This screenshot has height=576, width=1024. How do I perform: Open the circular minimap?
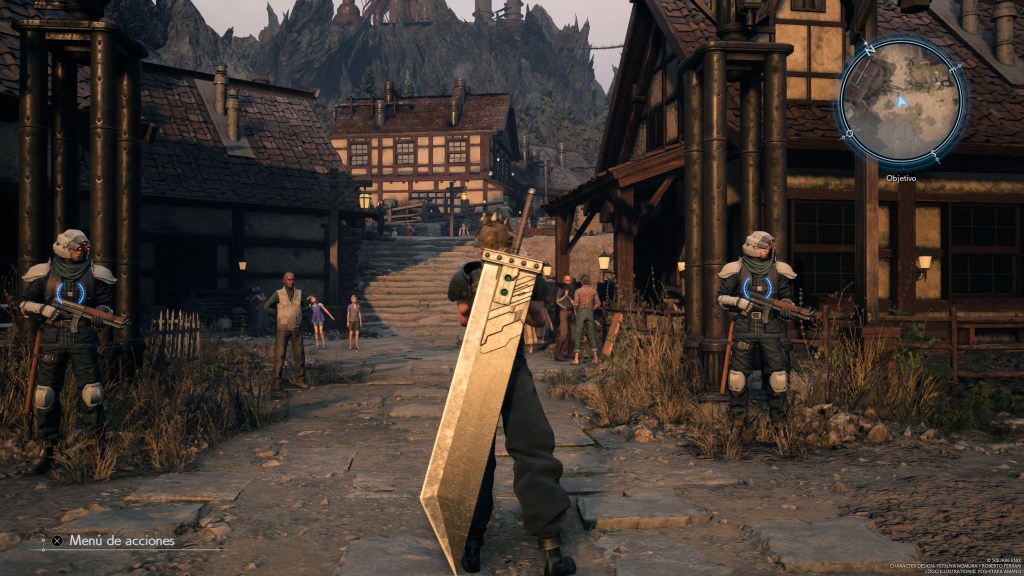[901, 102]
